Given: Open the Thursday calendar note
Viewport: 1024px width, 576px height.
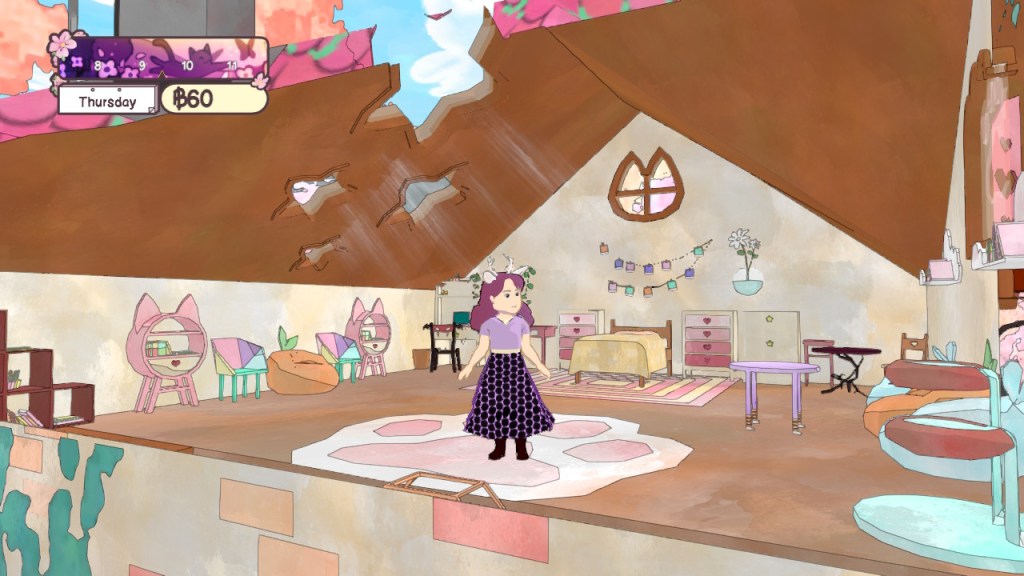Looking at the screenshot, I should (x=107, y=100).
